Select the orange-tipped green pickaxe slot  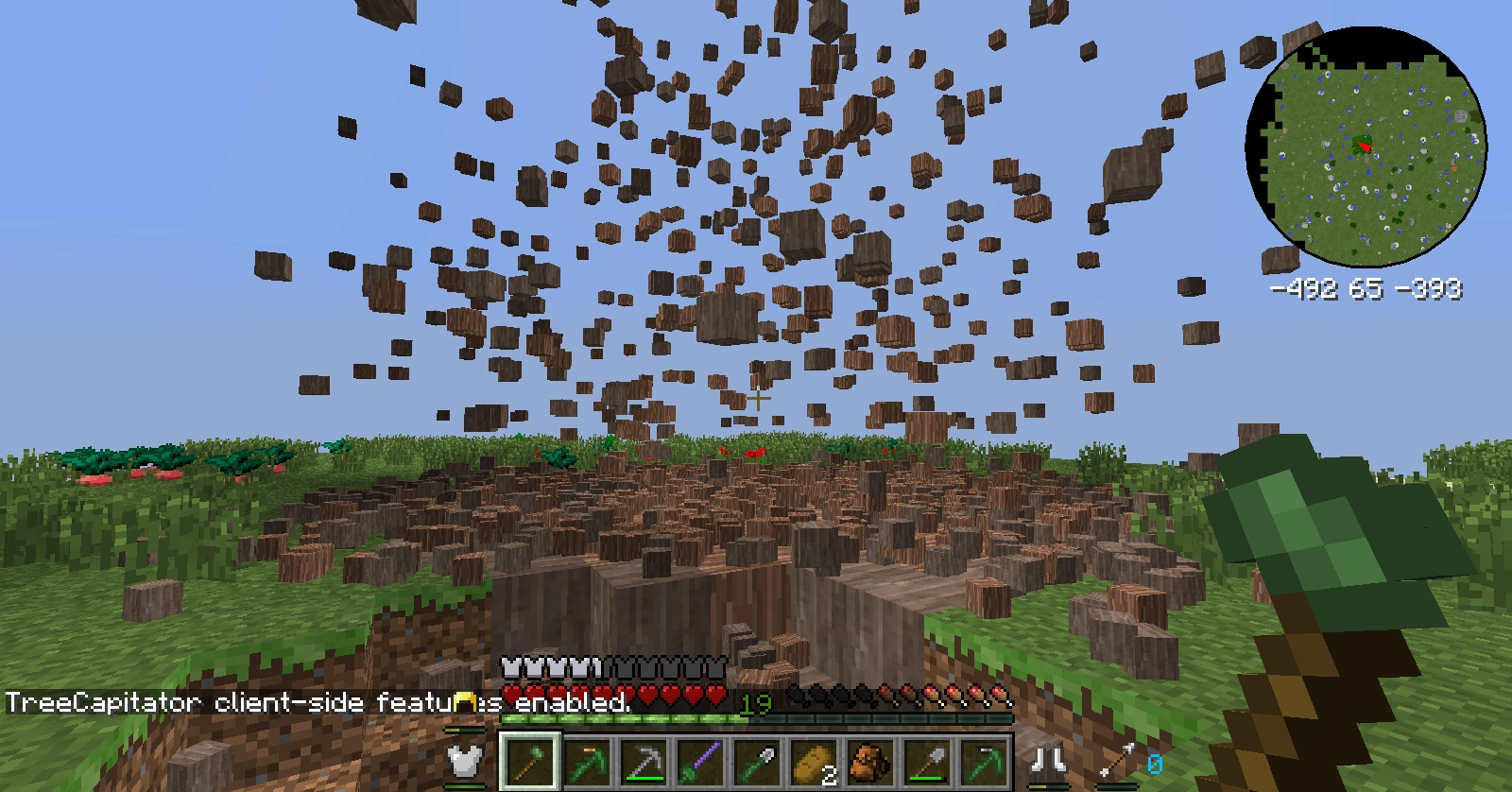[x=587, y=762]
